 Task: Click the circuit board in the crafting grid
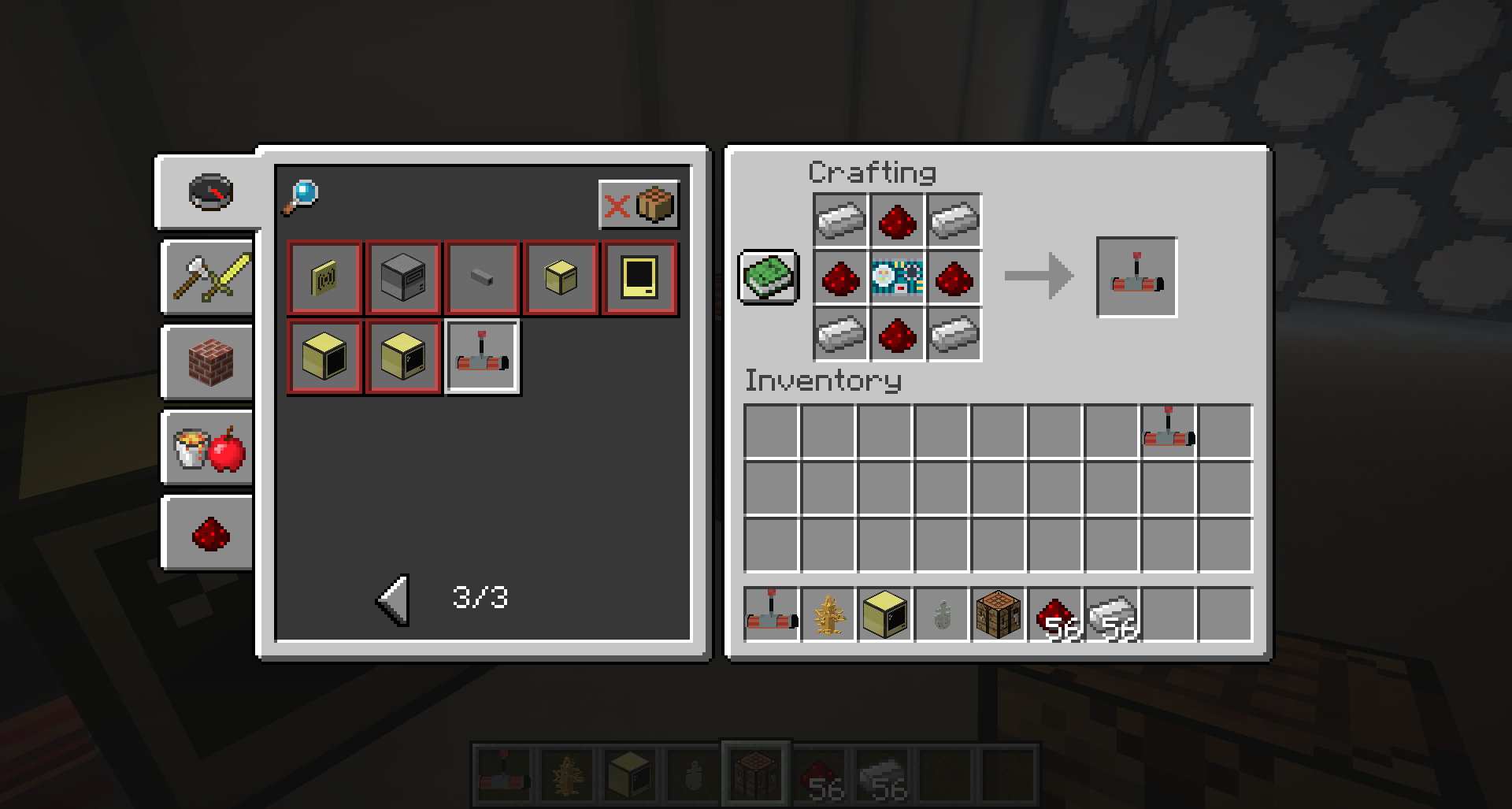pyautogui.click(x=897, y=277)
